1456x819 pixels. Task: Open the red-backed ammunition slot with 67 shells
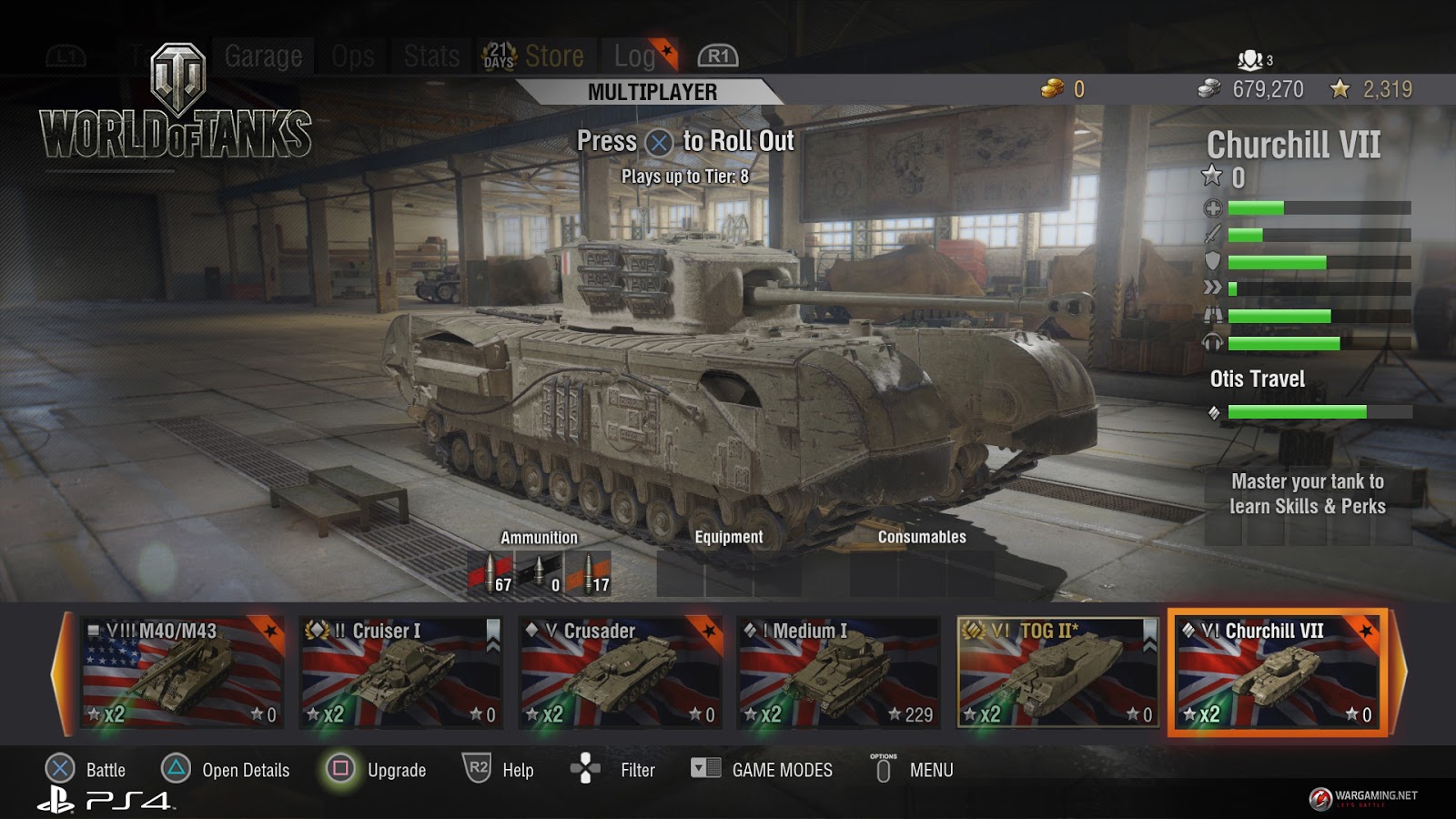(x=490, y=573)
